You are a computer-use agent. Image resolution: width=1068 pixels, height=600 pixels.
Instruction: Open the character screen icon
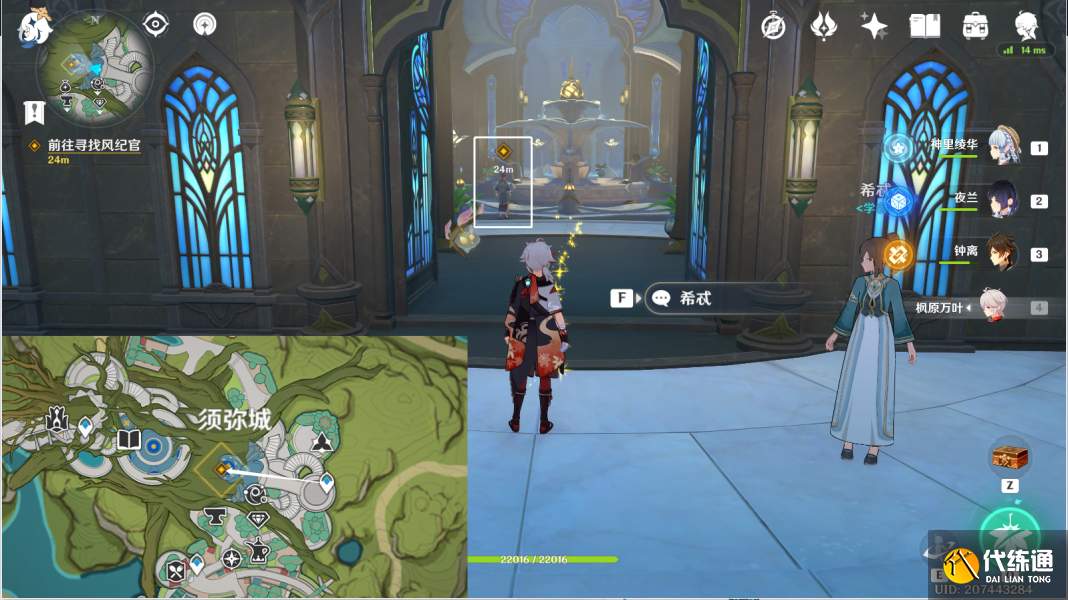(1026, 26)
